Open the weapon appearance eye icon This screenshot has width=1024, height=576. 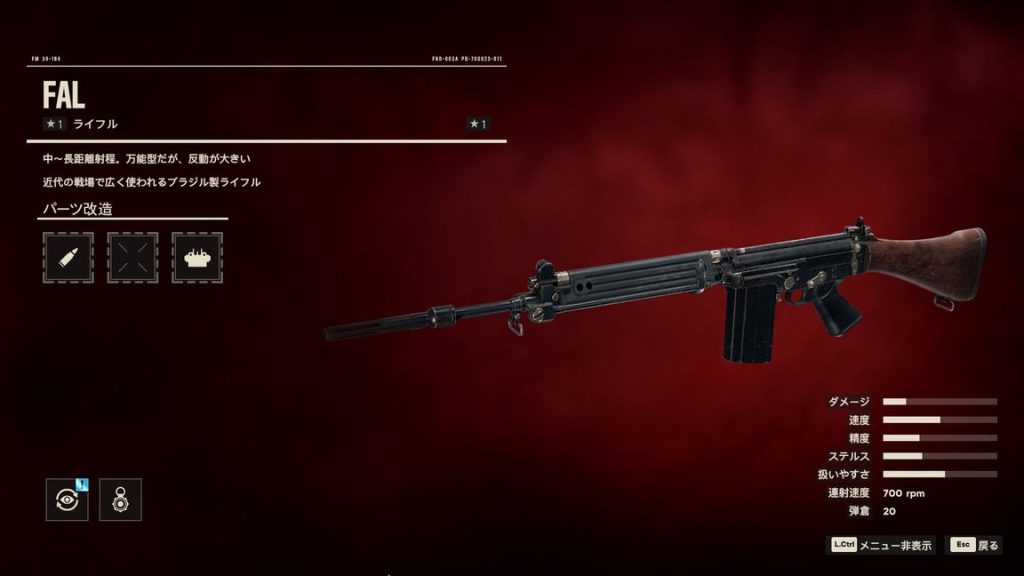pos(67,500)
